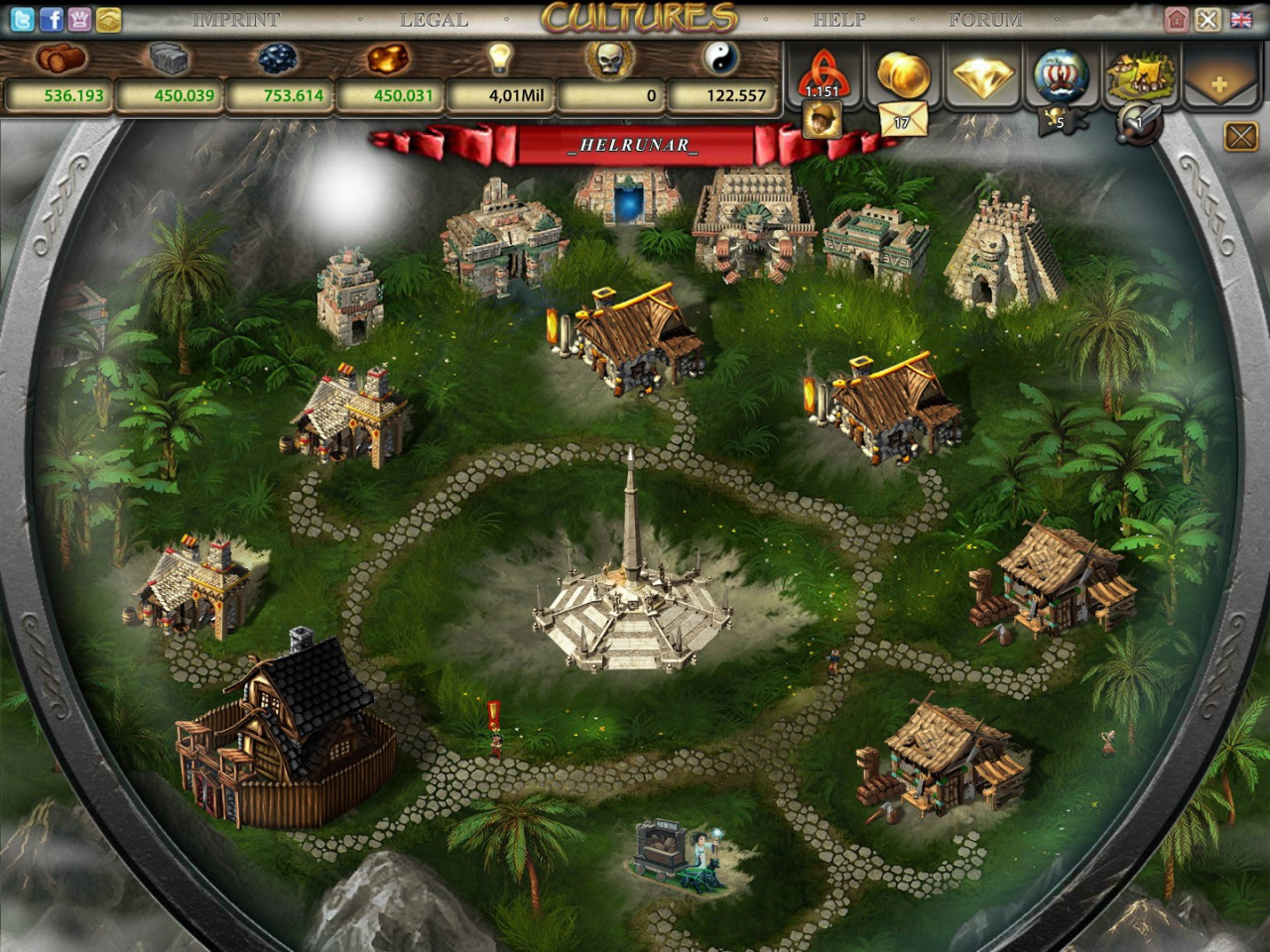The image size is (1270, 952).
Task: Click the golden handshake icon
Action: [108, 19]
